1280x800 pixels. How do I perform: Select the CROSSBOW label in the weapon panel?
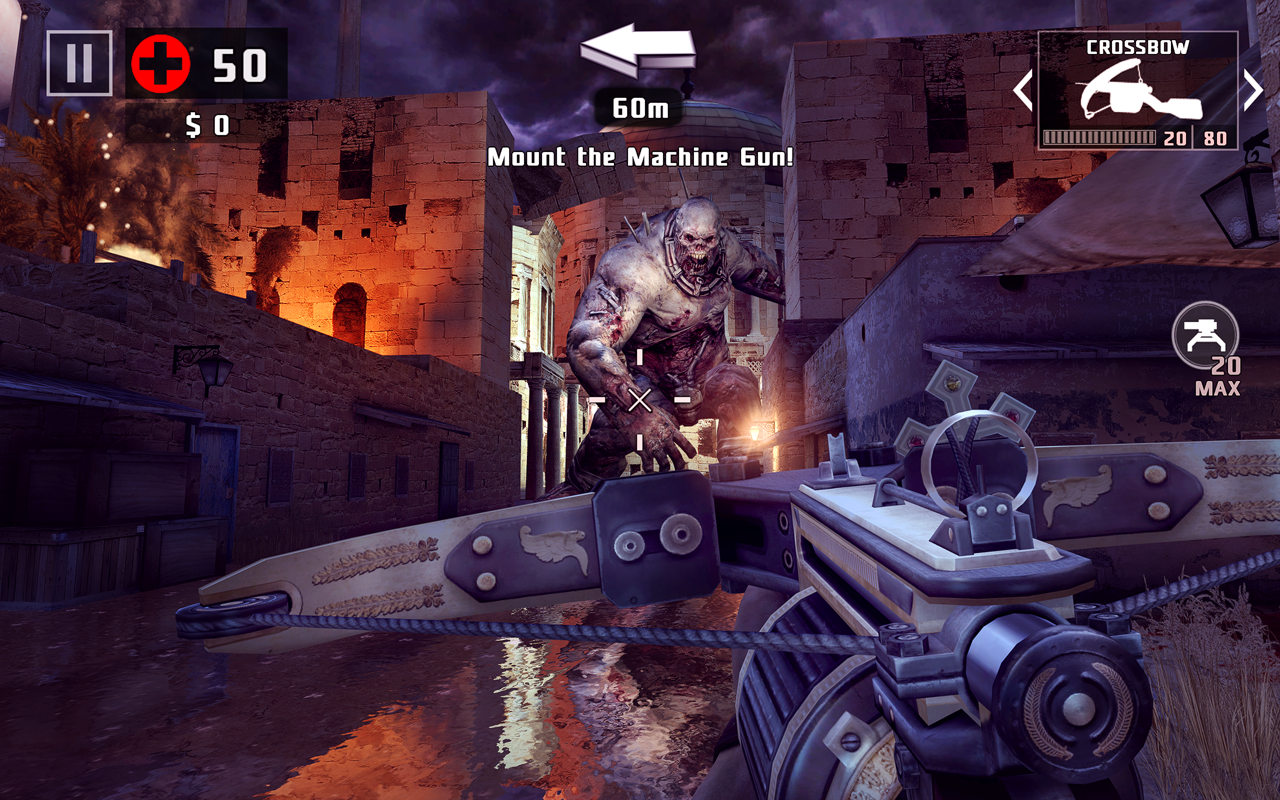1140,44
